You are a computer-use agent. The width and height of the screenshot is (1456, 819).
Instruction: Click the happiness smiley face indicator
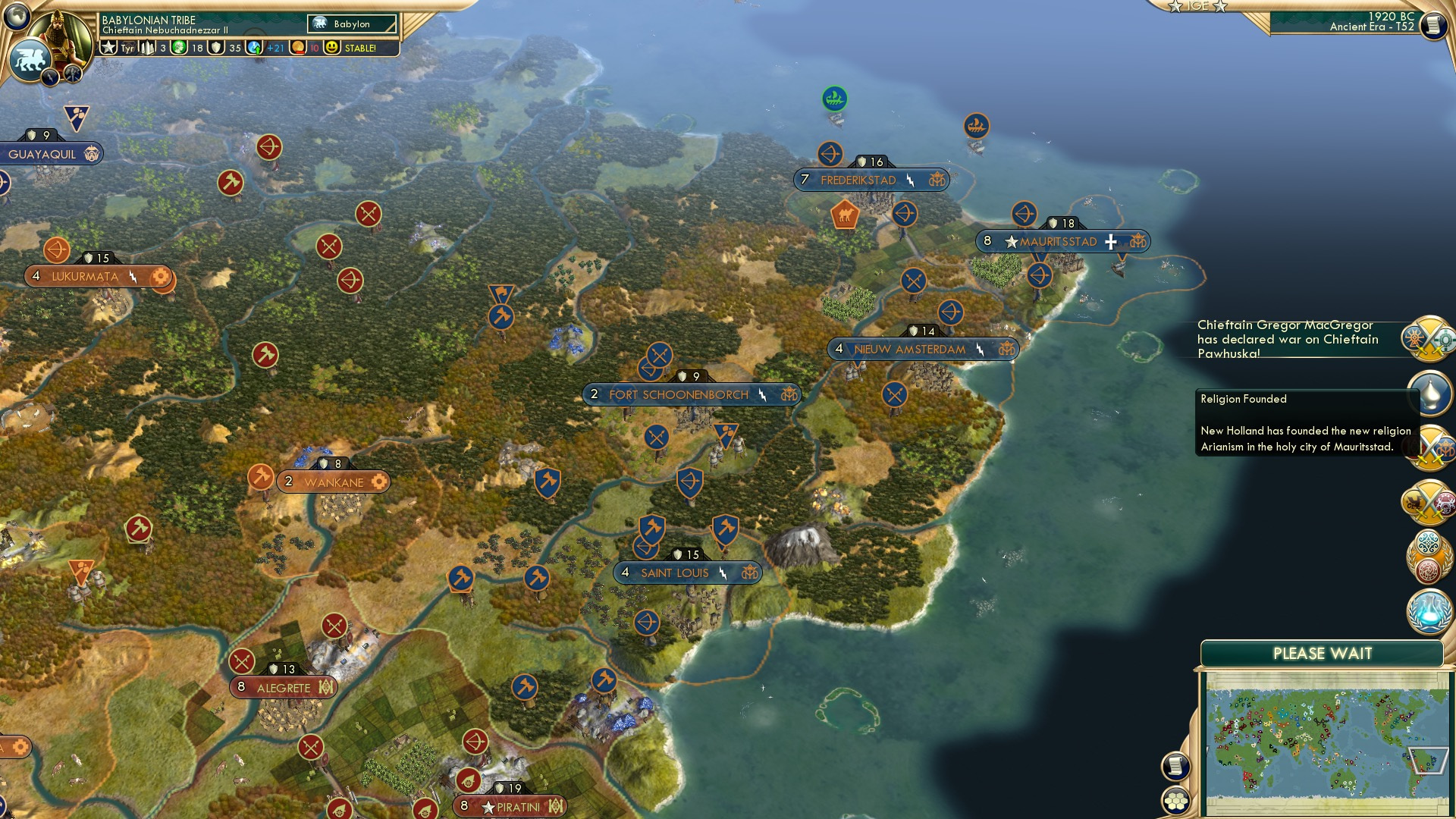pos(332,48)
